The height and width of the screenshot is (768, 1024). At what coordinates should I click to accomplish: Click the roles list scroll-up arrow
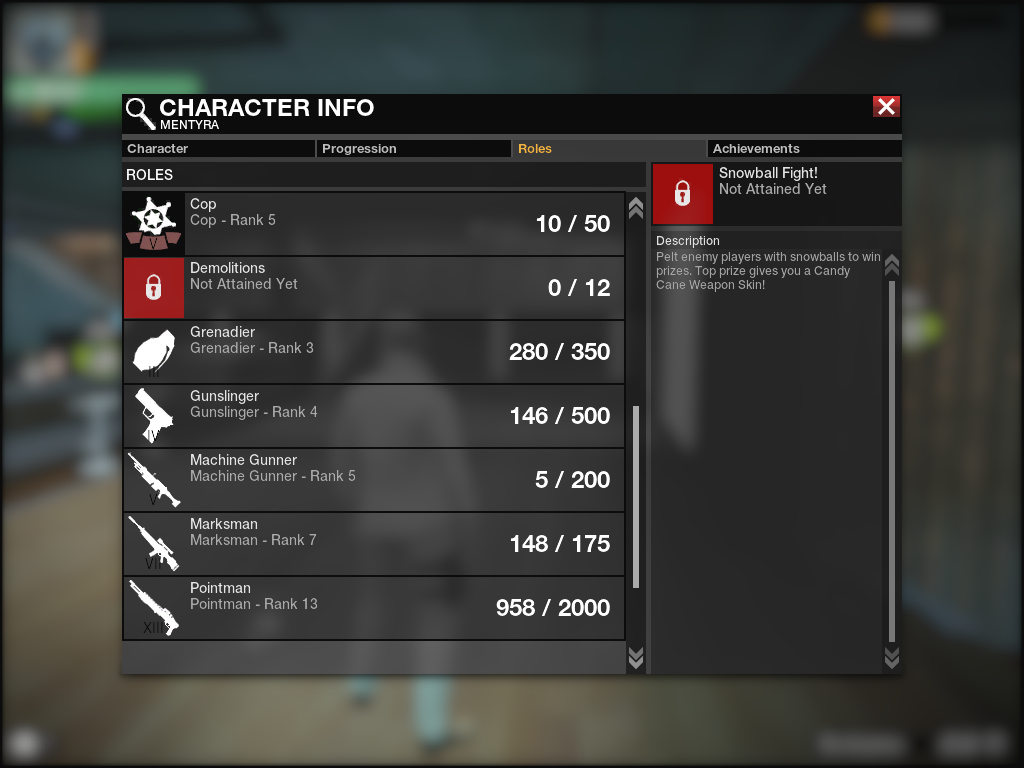point(635,207)
